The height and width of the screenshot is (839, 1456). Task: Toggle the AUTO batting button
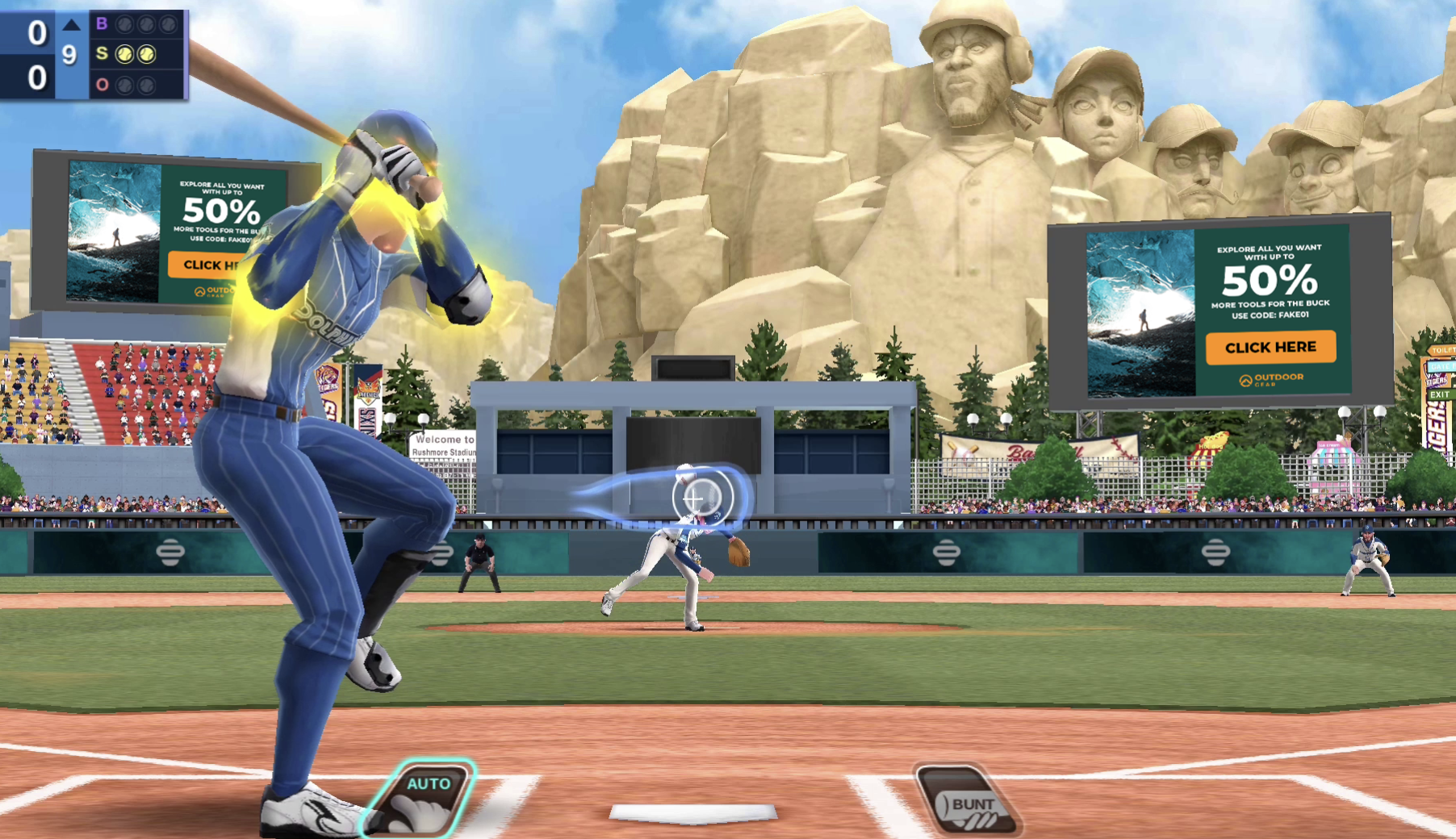pyautogui.click(x=425, y=798)
